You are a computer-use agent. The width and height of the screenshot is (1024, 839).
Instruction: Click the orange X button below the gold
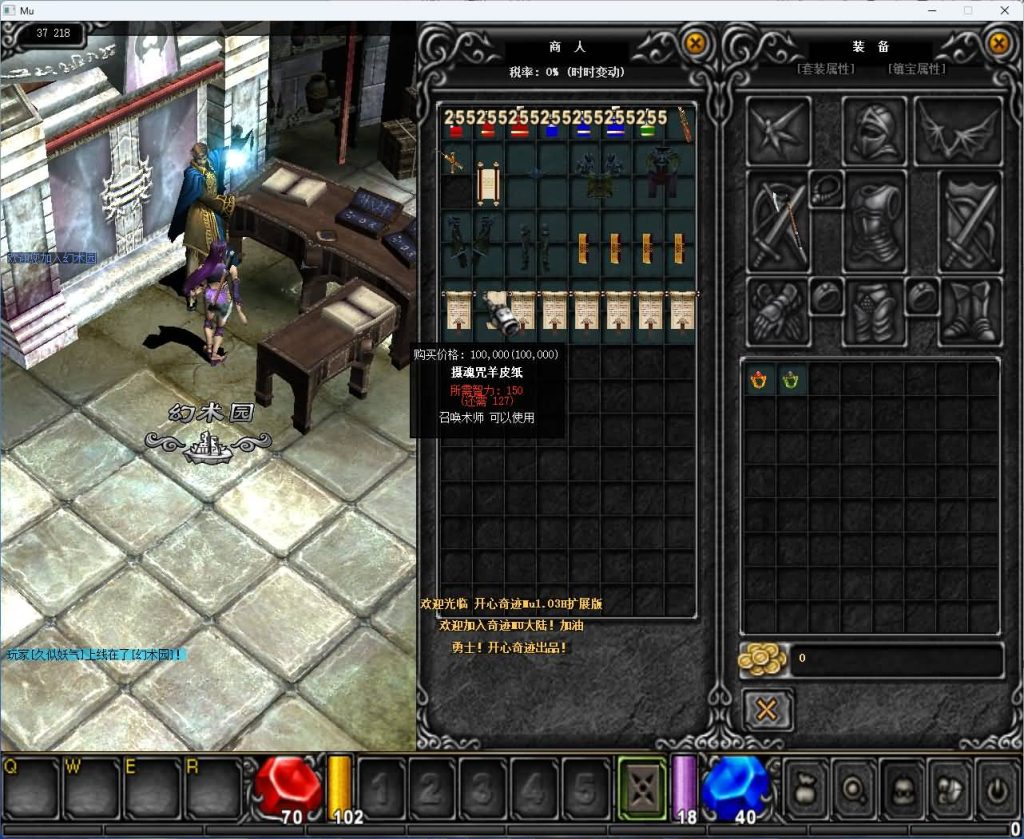[767, 710]
